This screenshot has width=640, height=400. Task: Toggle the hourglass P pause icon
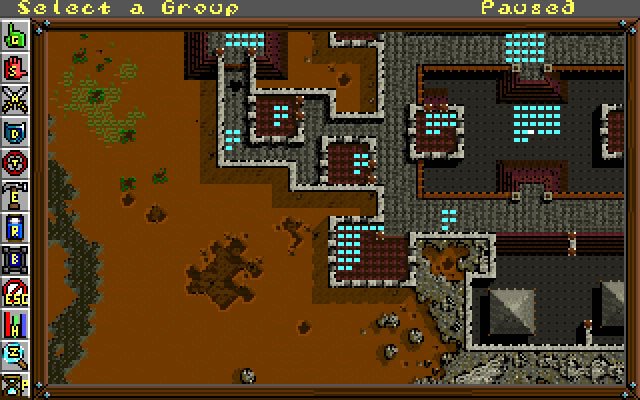pos(17,381)
